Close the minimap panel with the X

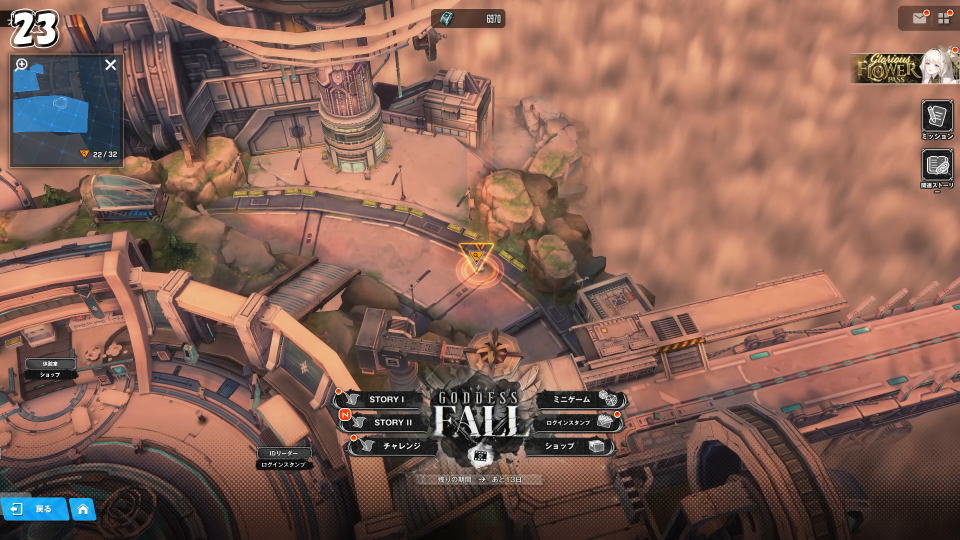(111, 65)
